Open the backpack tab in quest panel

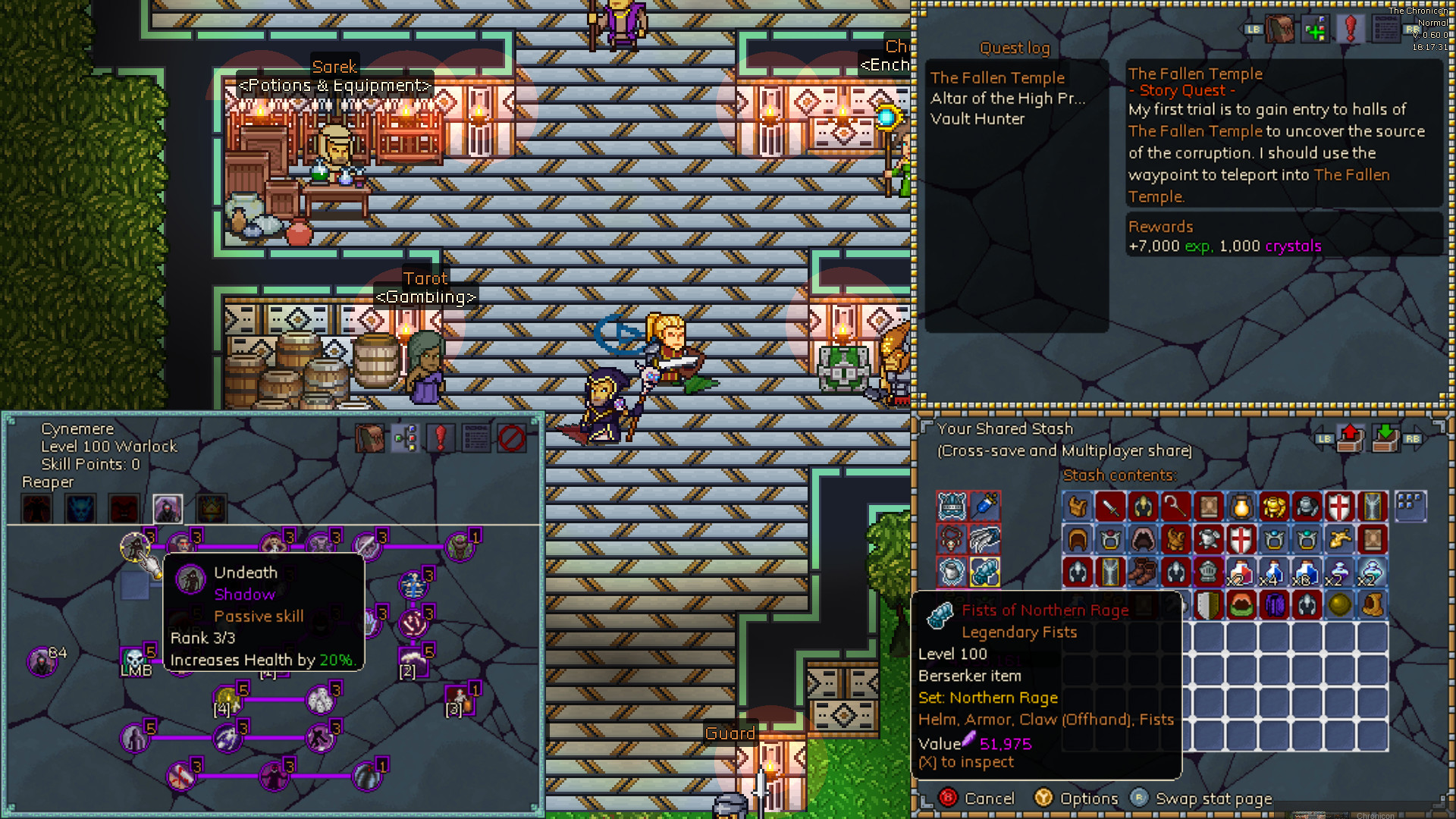[x=1280, y=30]
